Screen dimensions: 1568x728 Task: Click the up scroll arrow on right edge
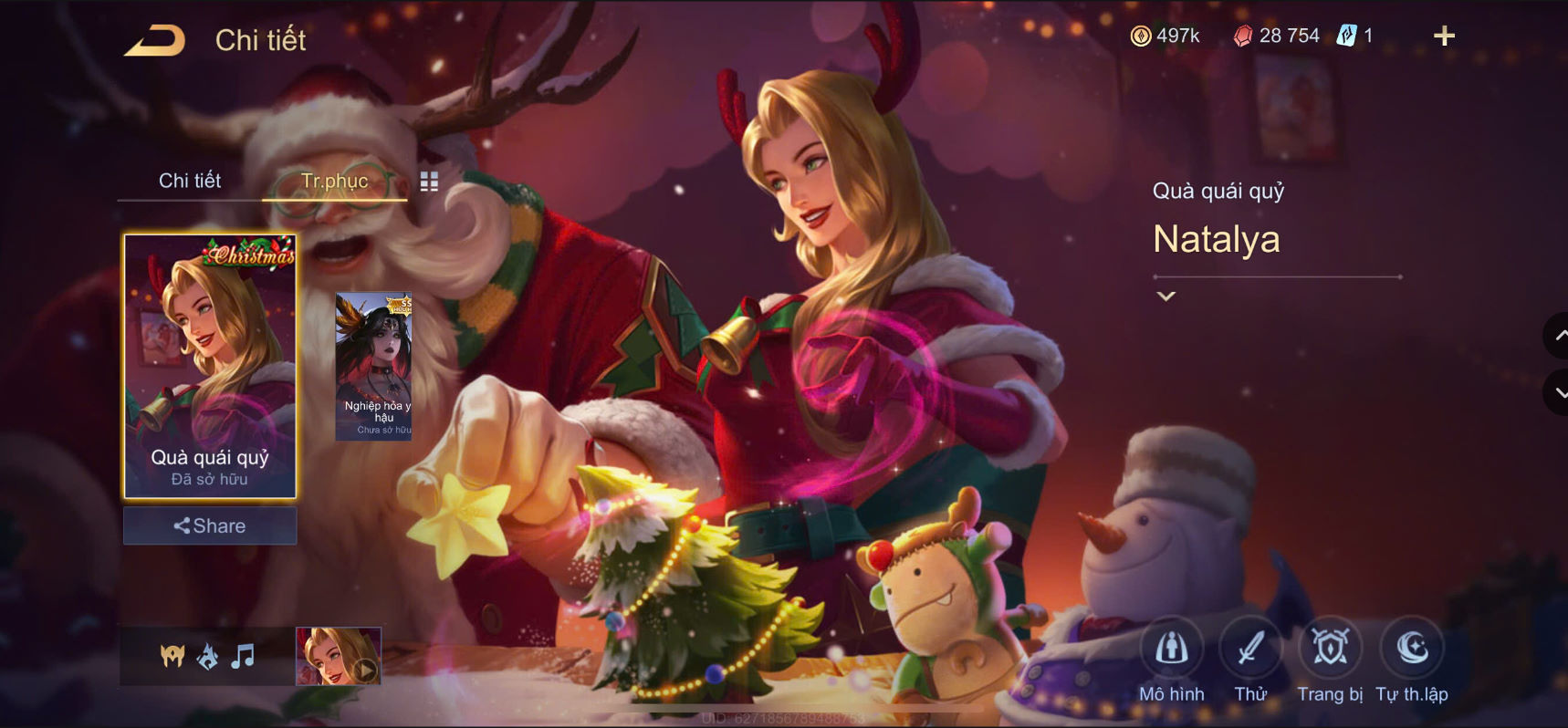coord(1558,336)
